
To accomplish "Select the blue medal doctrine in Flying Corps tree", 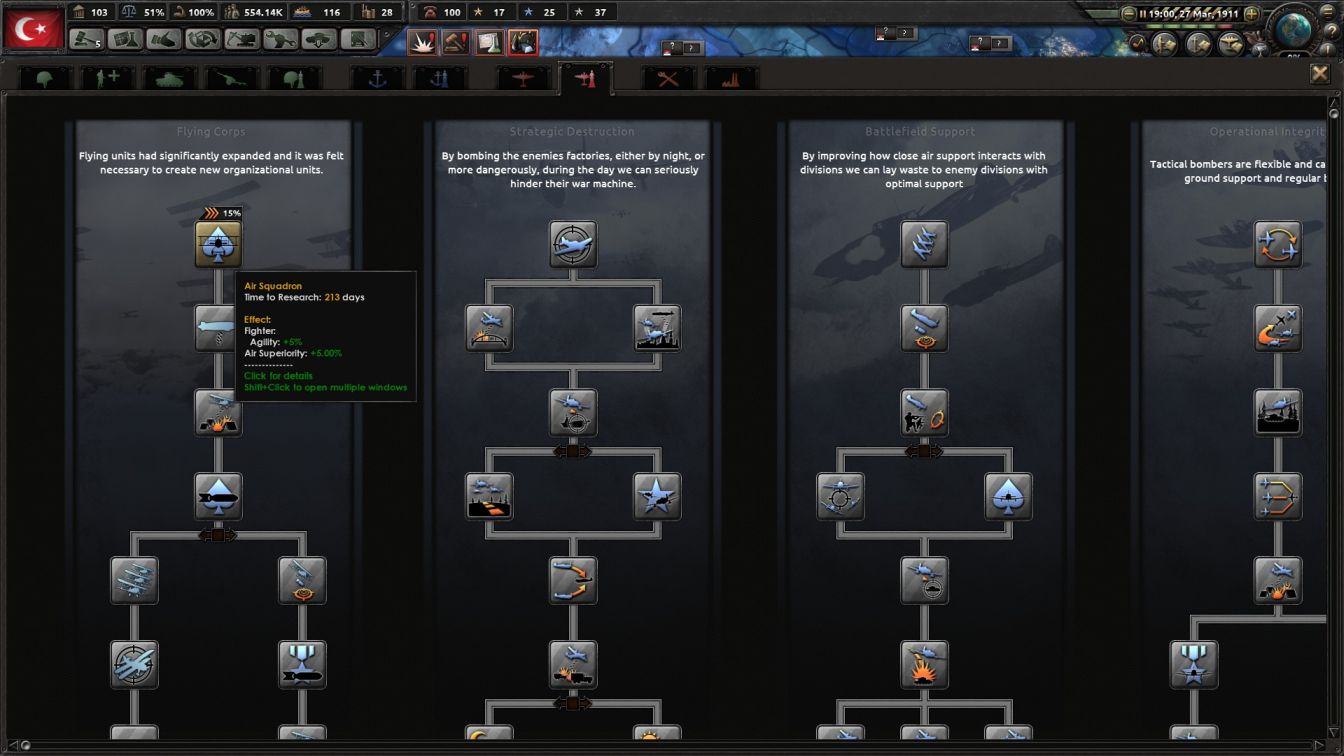I will [x=303, y=663].
